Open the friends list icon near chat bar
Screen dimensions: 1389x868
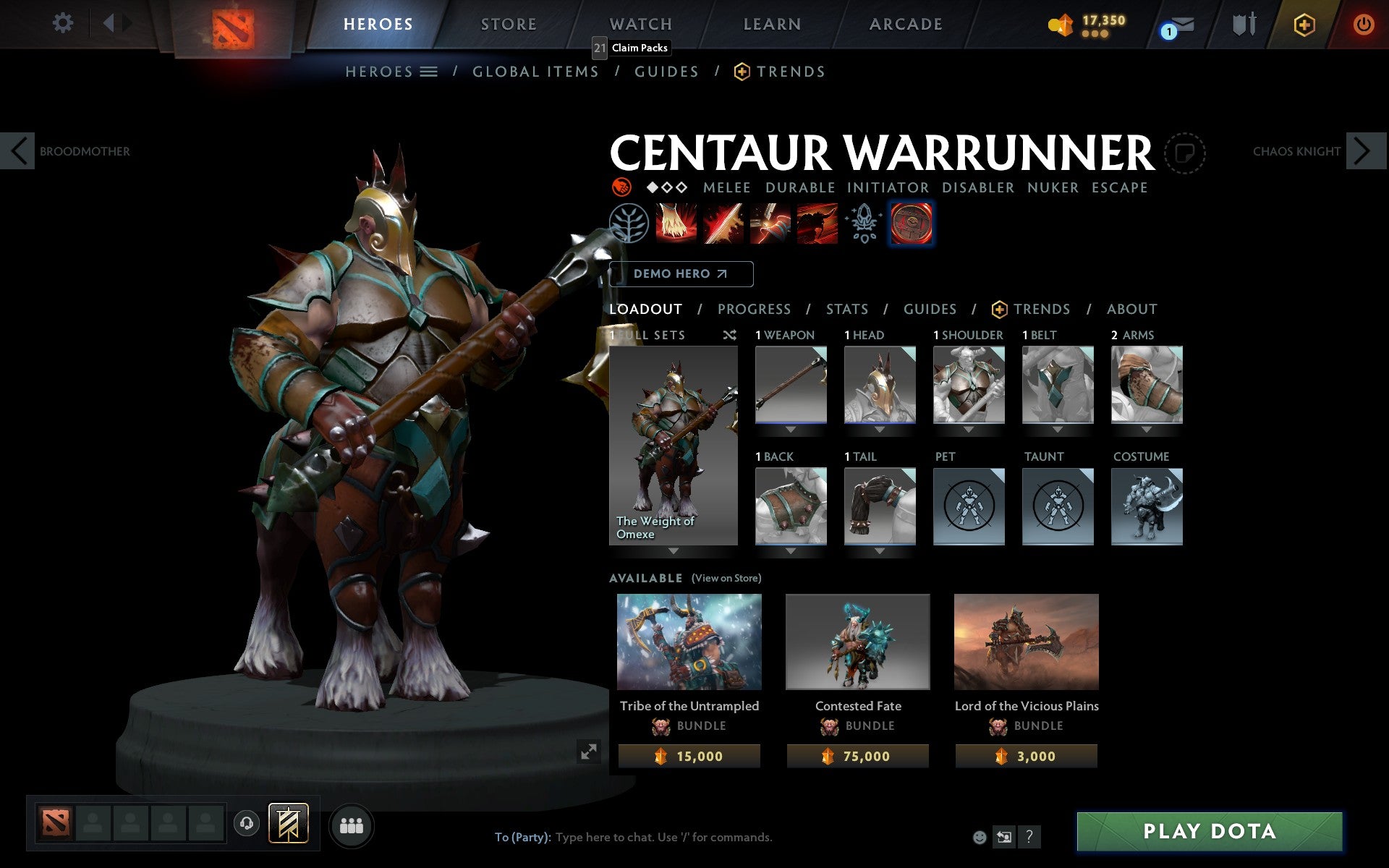[x=352, y=825]
